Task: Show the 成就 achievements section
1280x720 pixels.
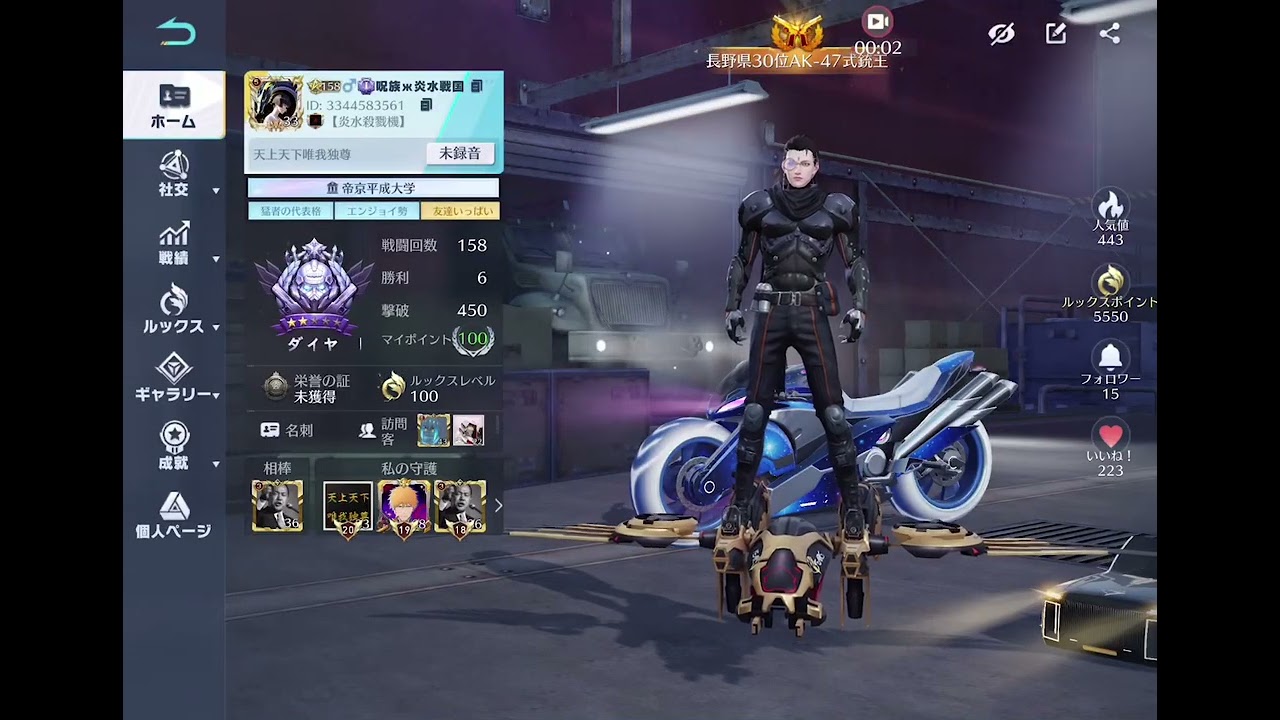Action: pyautogui.click(x=174, y=446)
